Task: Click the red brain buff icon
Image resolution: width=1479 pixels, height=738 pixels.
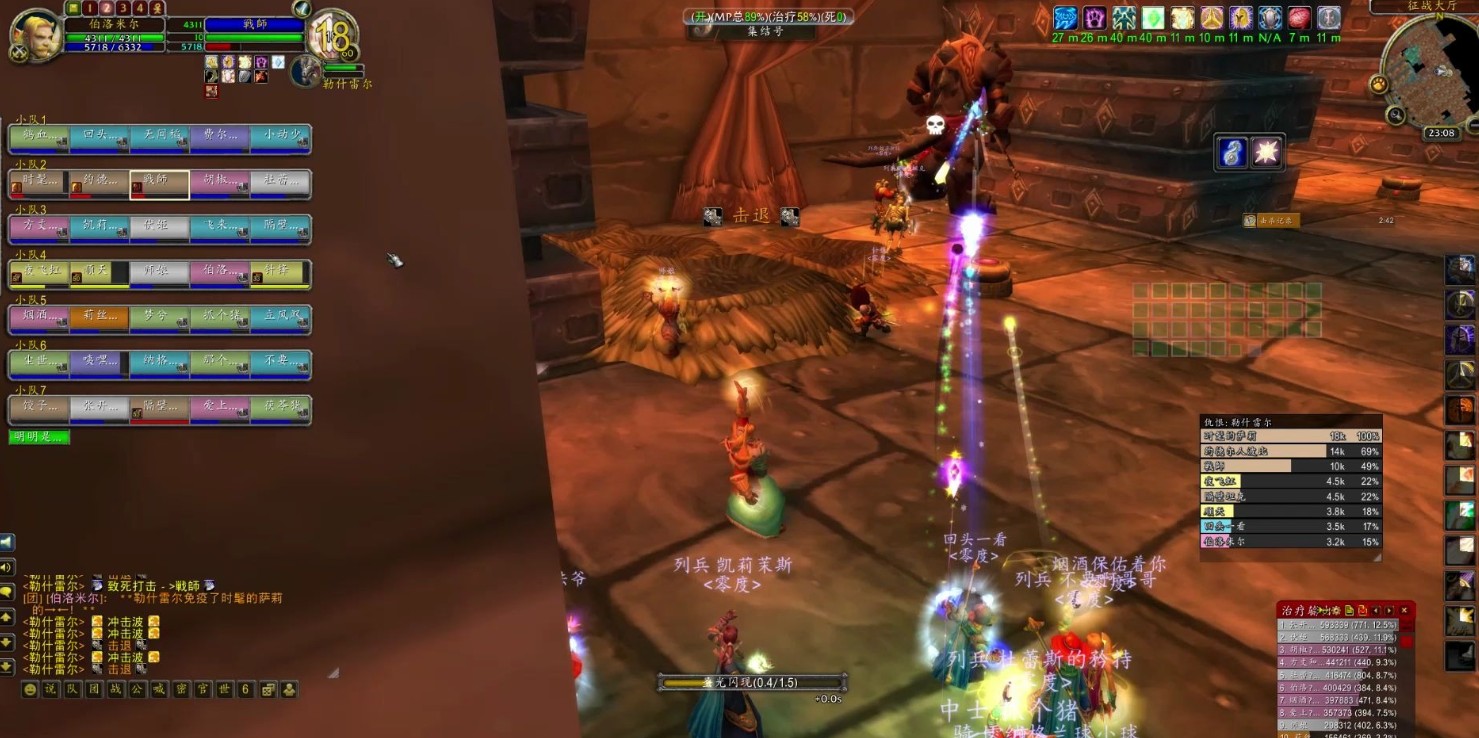Action: pyautogui.click(x=1299, y=18)
